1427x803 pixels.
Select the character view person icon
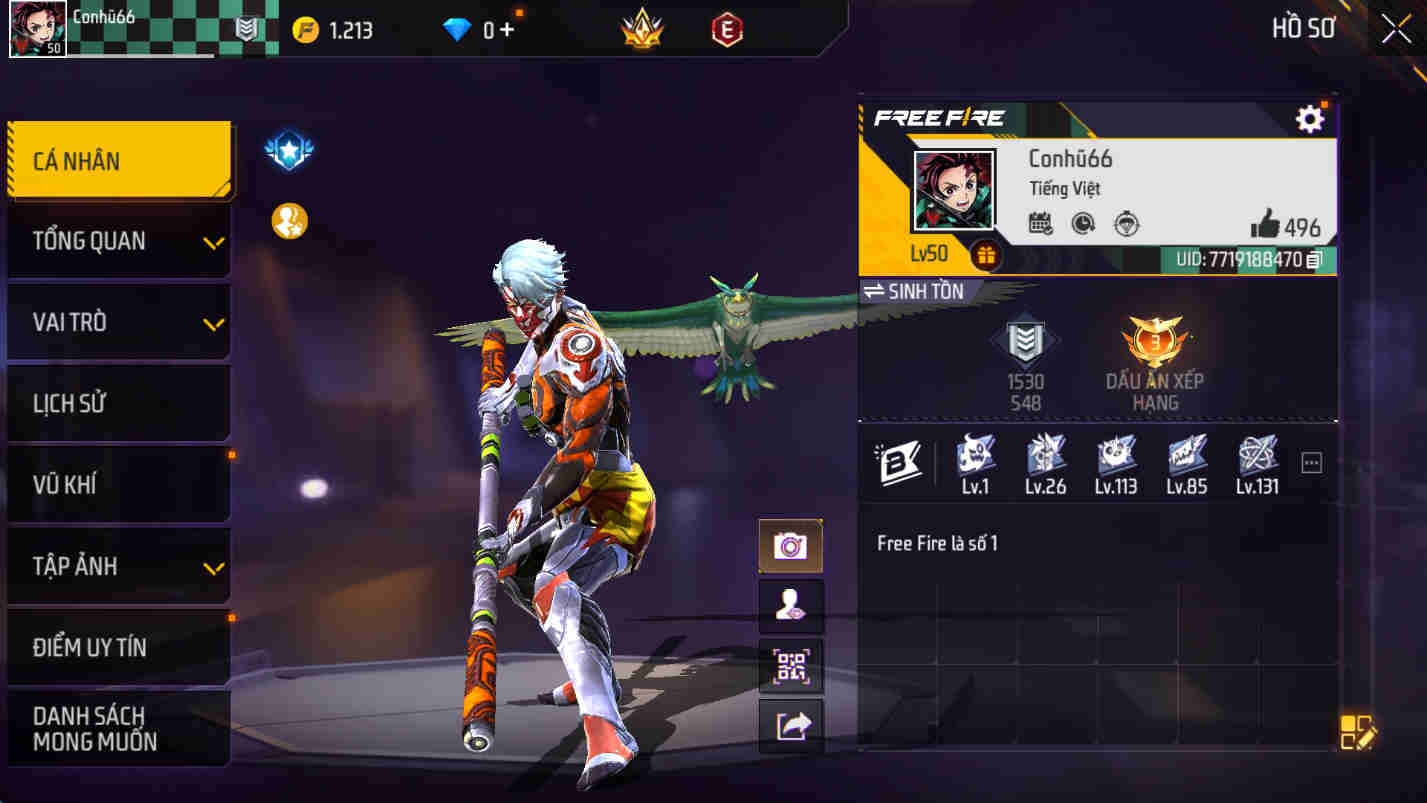(x=791, y=605)
